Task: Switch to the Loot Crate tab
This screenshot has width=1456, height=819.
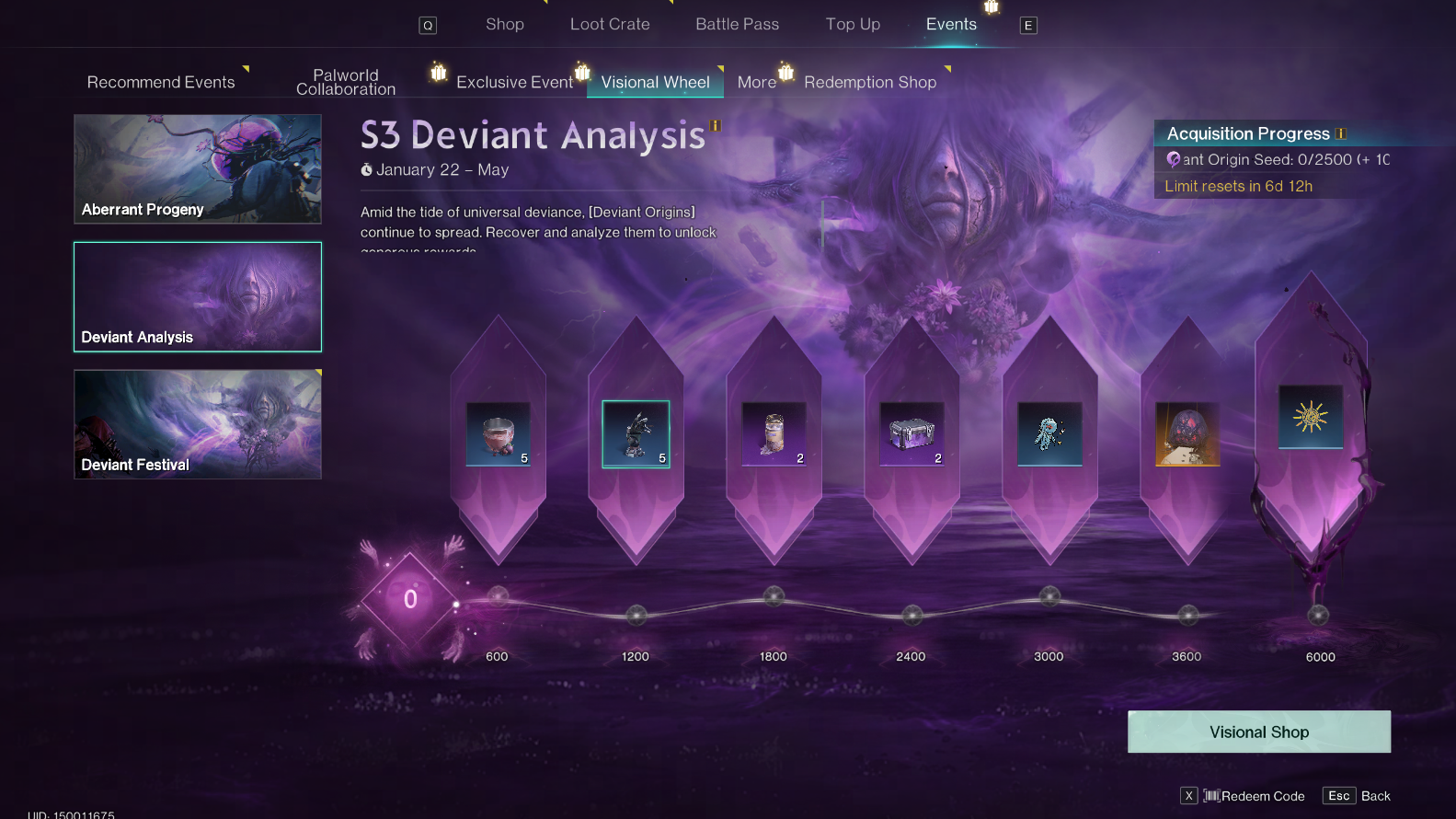Action: [x=610, y=25]
